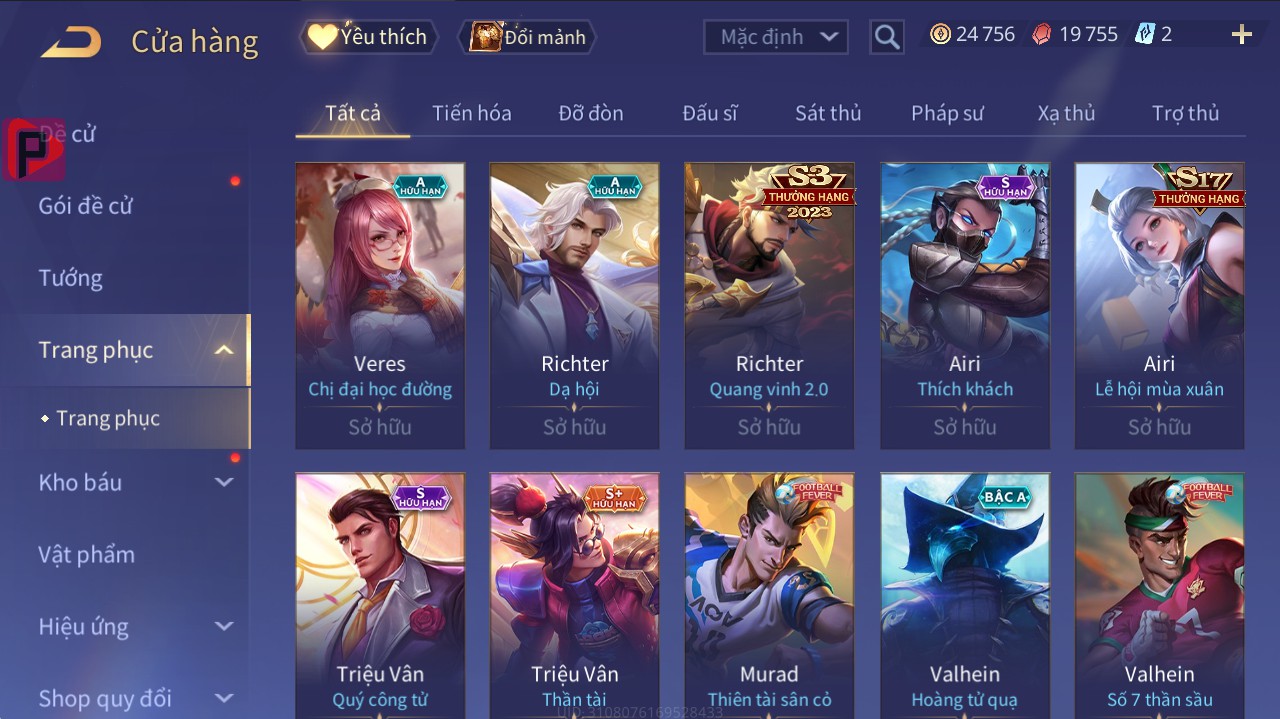1280x719 pixels.
Task: Open the Tướng shop section
Action: click(71, 278)
